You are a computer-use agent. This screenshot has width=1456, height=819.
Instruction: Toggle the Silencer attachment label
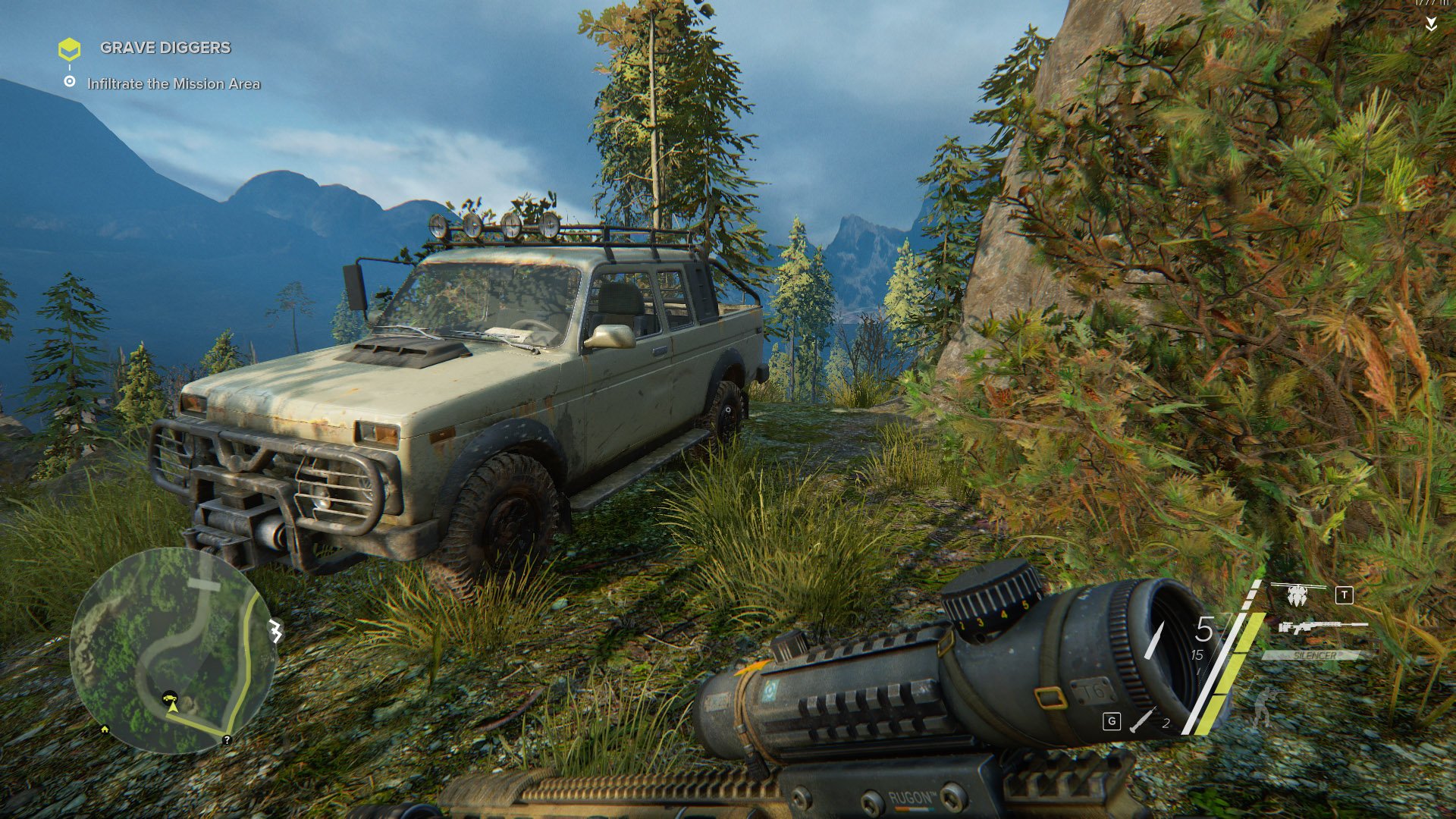(1316, 655)
